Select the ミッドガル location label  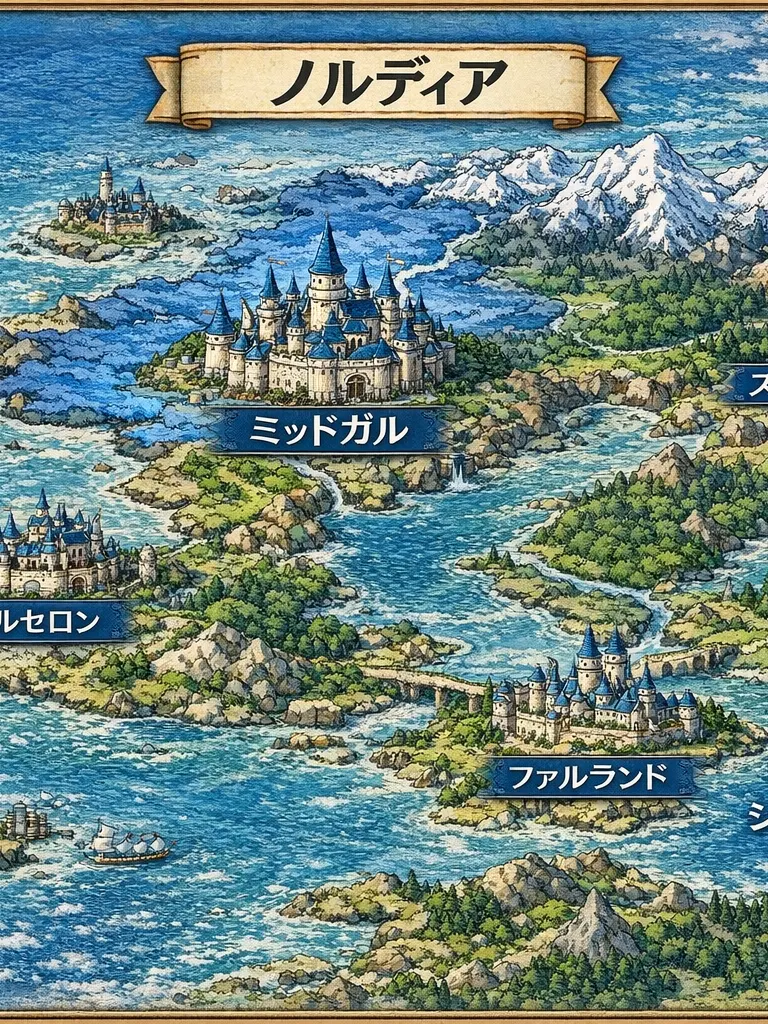click(329, 430)
